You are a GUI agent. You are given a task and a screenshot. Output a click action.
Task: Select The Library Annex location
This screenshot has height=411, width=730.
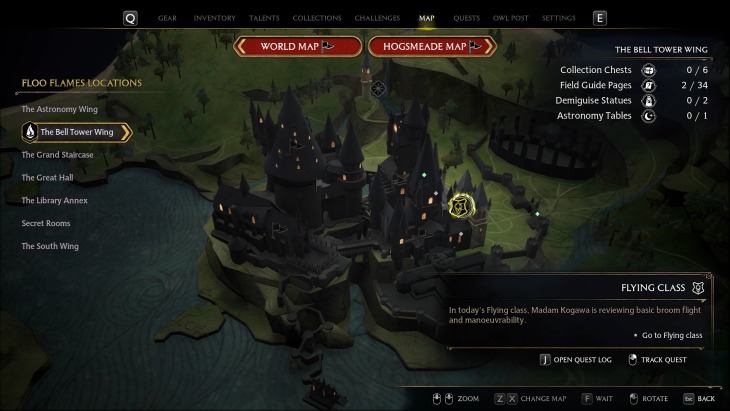55,200
